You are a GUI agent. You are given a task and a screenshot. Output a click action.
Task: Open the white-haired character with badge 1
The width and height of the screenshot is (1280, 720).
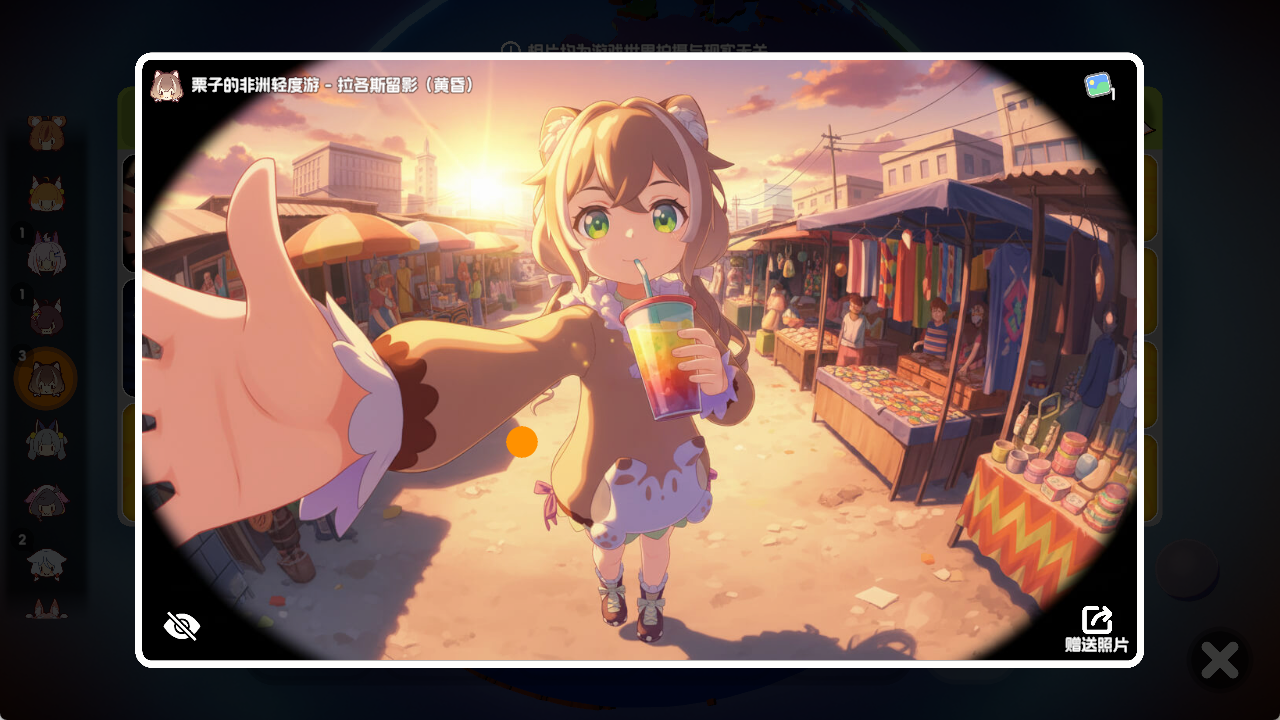point(44,257)
